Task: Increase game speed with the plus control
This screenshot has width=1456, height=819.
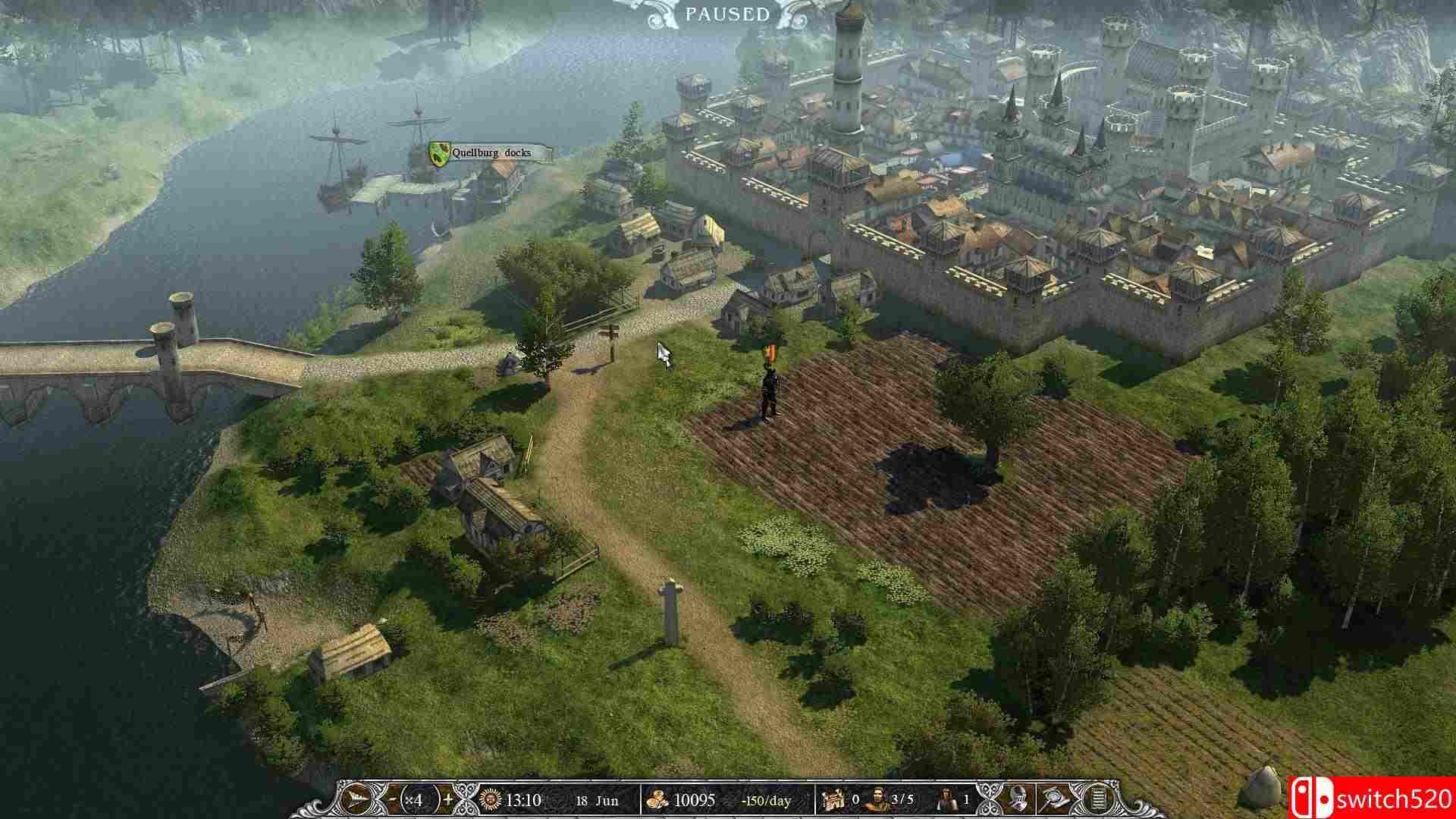Action: click(x=448, y=799)
